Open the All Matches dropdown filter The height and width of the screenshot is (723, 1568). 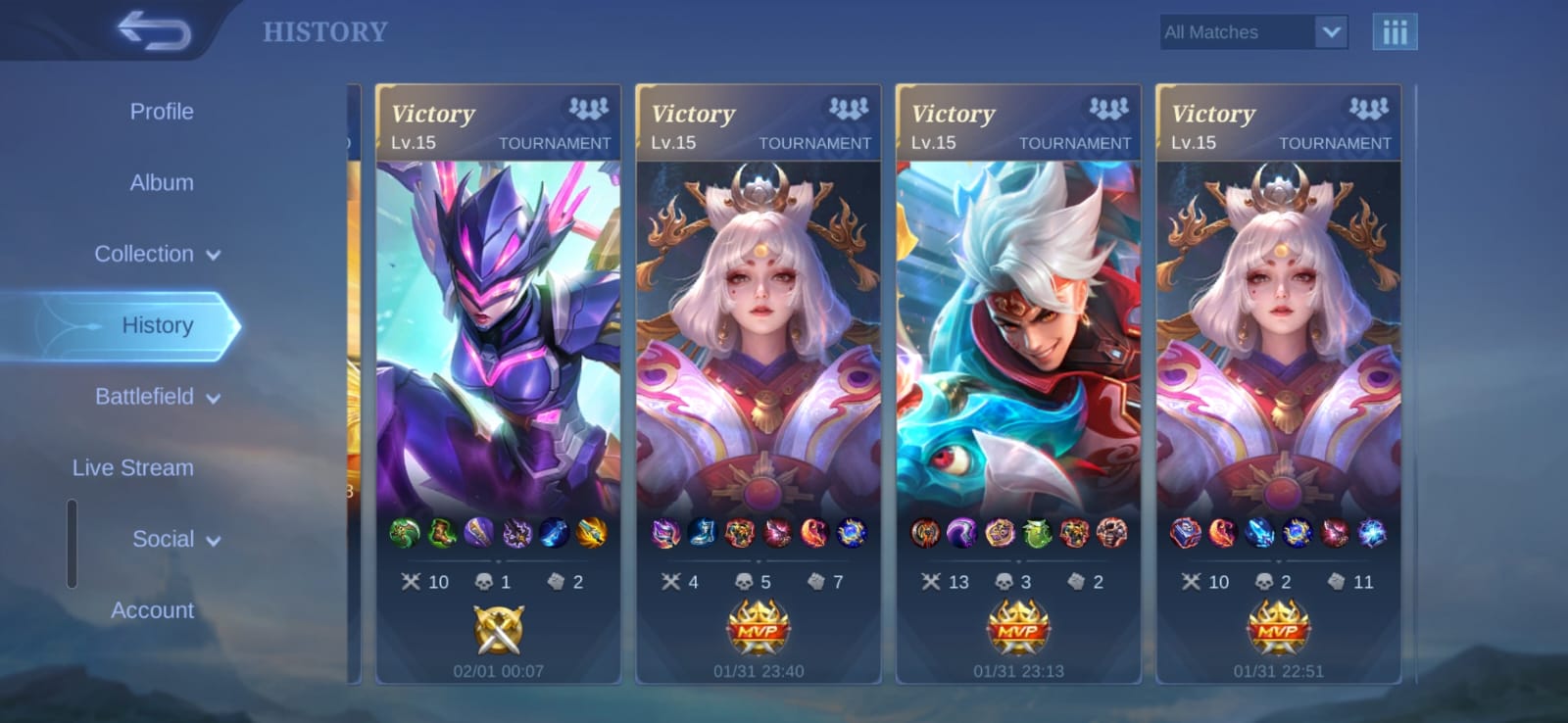point(1252,32)
